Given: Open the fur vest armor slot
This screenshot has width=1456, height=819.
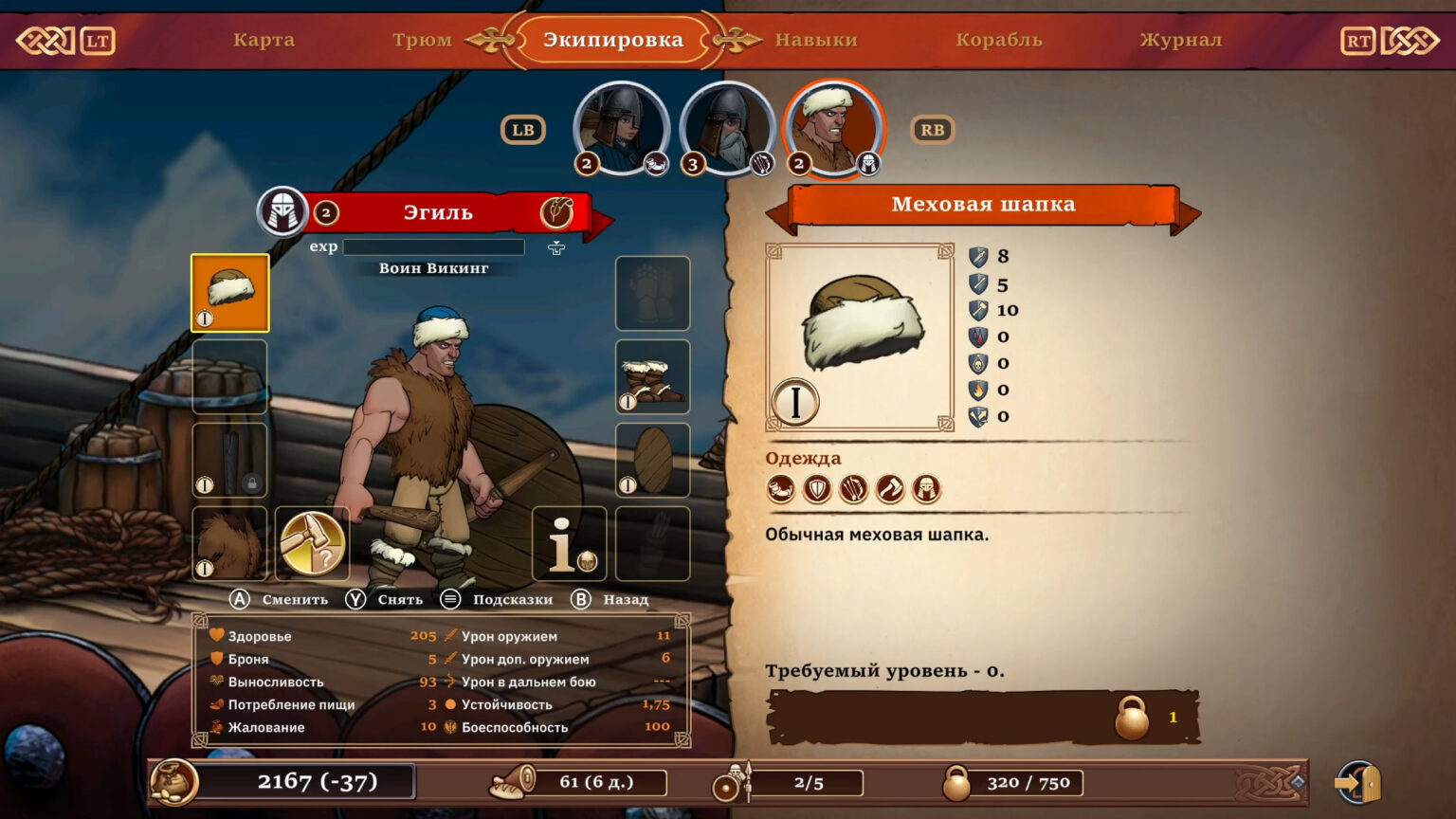Looking at the screenshot, I should pos(229,543).
